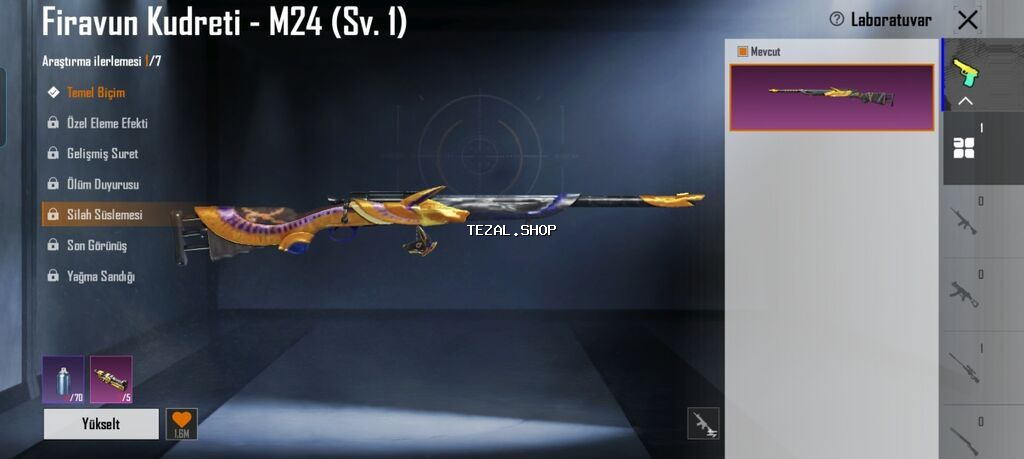Open the Yağma Sandığı entry
This screenshot has height=459, width=1024.
click(100, 276)
